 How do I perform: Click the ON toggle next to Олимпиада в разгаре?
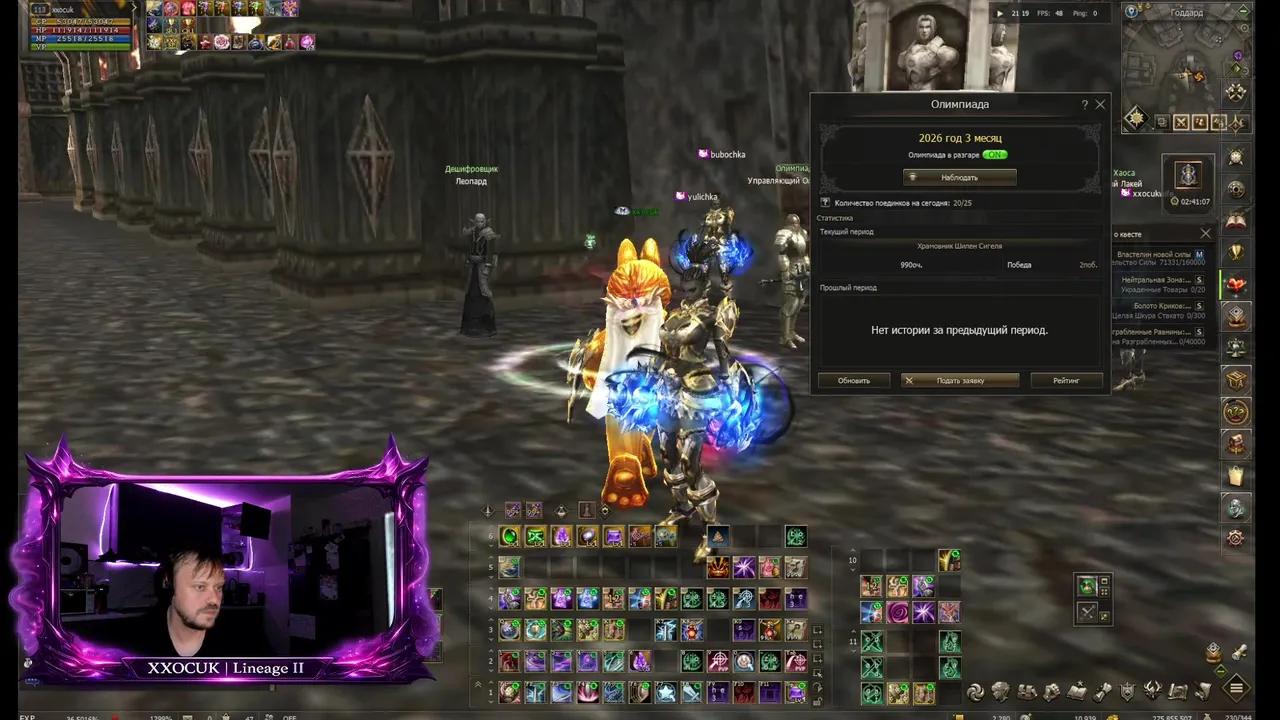[x=995, y=155]
